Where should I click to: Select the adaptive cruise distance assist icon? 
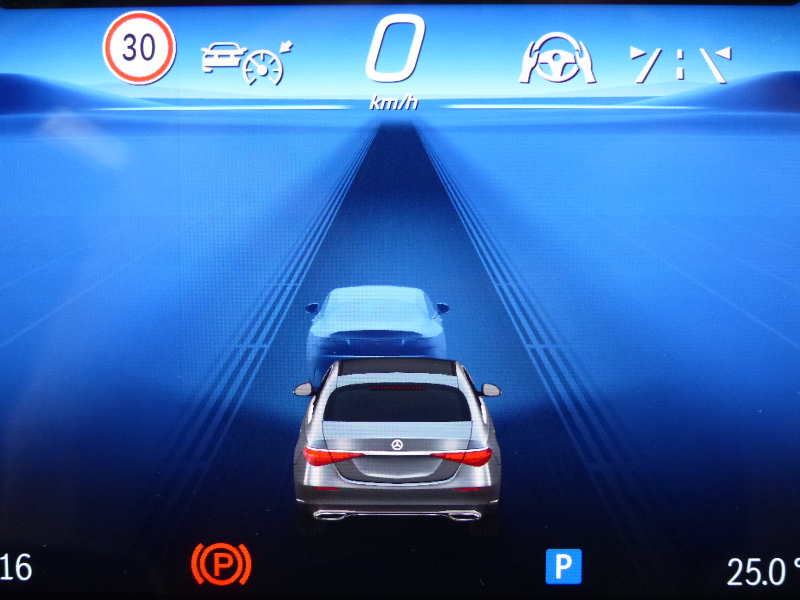[243, 61]
